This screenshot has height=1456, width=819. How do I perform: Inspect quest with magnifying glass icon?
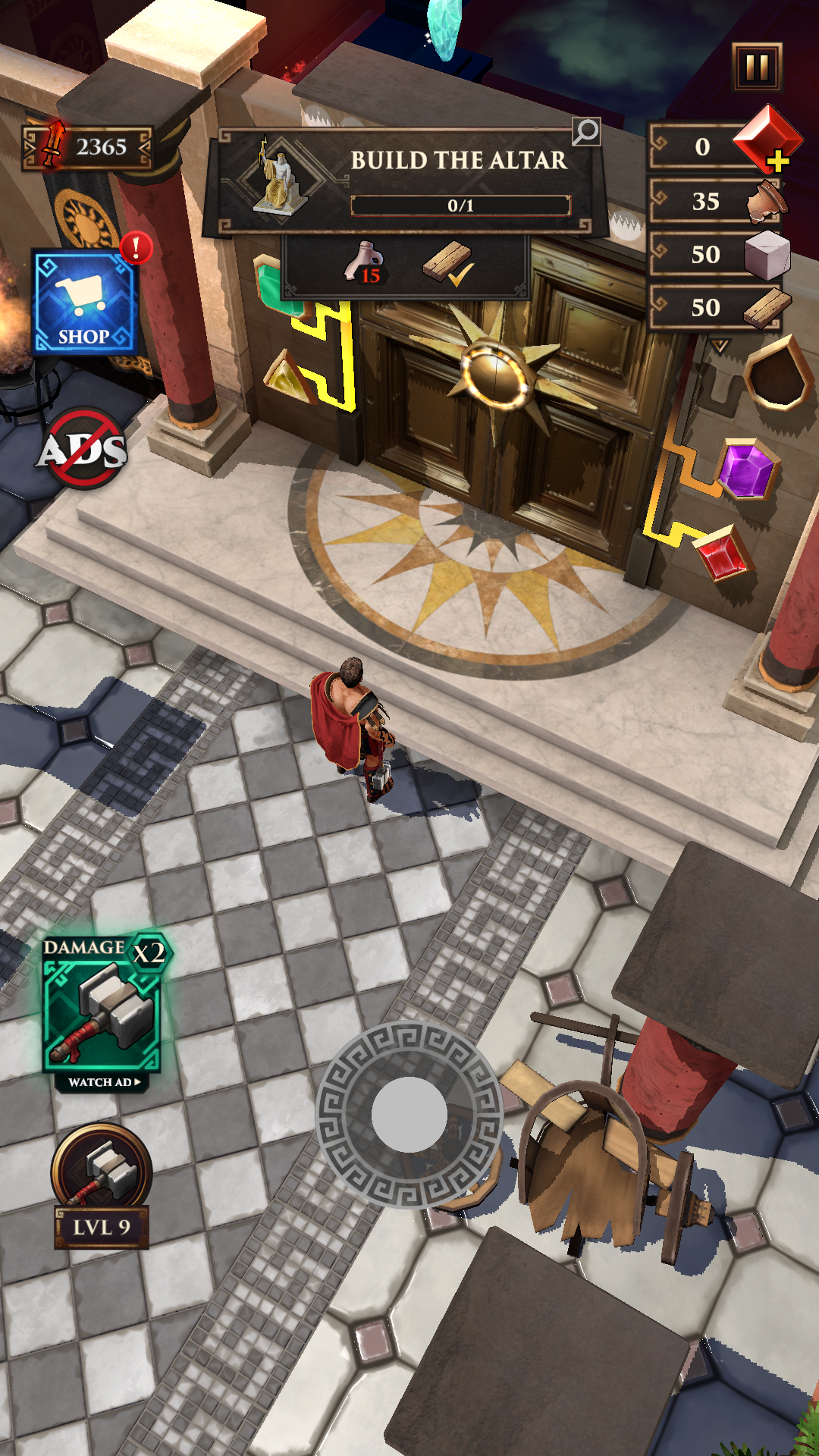pos(585,132)
